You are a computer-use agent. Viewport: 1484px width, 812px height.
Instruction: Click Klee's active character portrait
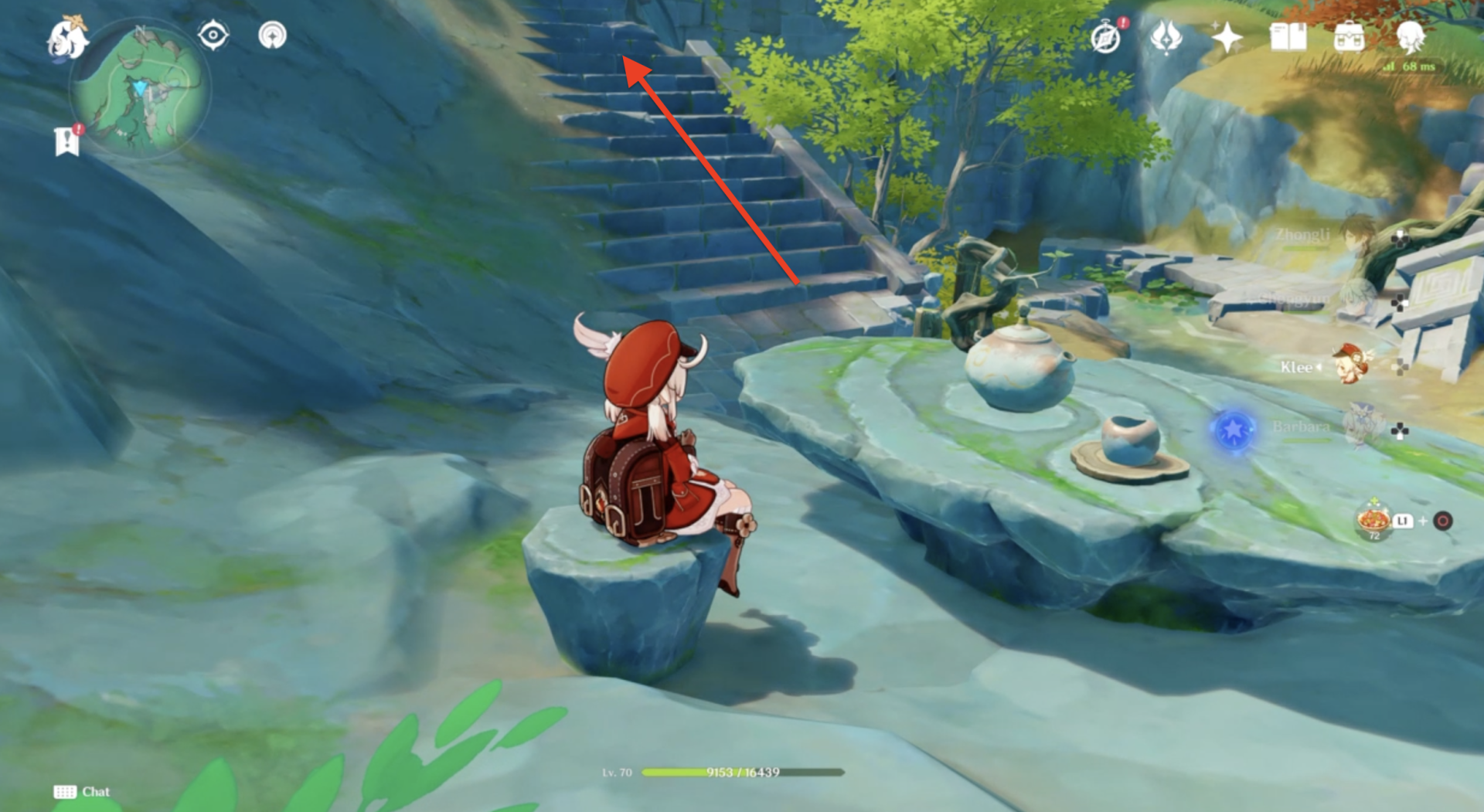click(x=1351, y=364)
